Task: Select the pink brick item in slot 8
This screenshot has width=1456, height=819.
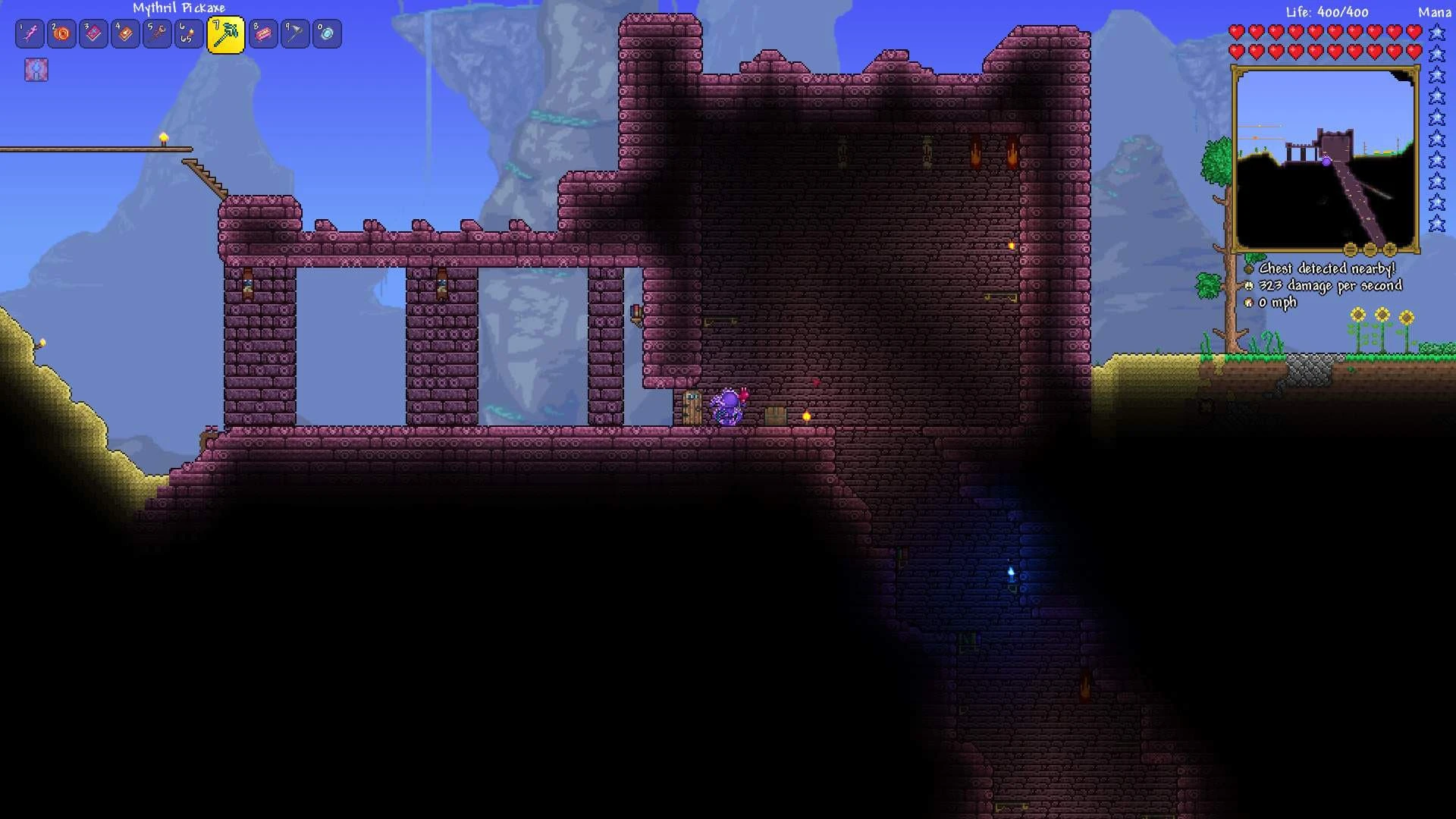Action: (x=262, y=33)
